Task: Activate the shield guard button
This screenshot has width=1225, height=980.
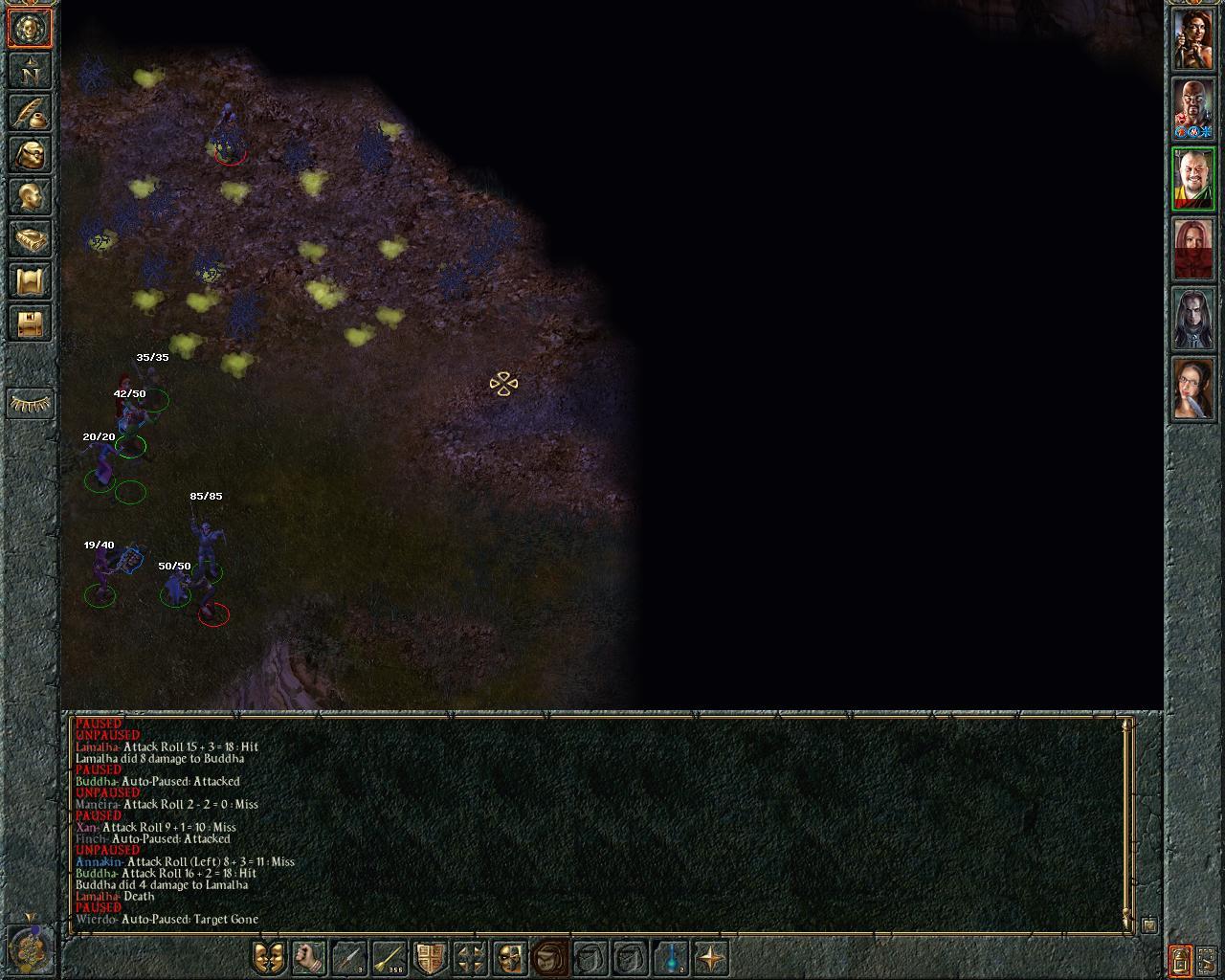Action: click(x=430, y=957)
